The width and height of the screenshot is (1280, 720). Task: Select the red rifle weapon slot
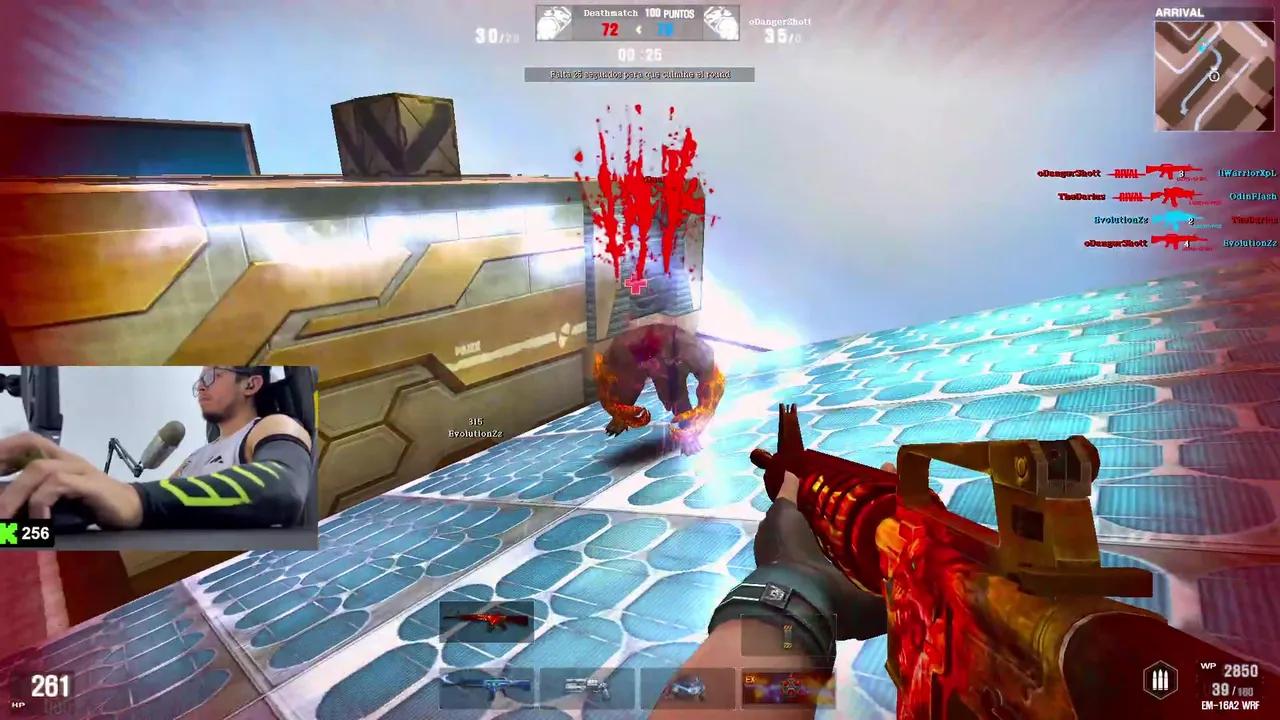(x=487, y=622)
